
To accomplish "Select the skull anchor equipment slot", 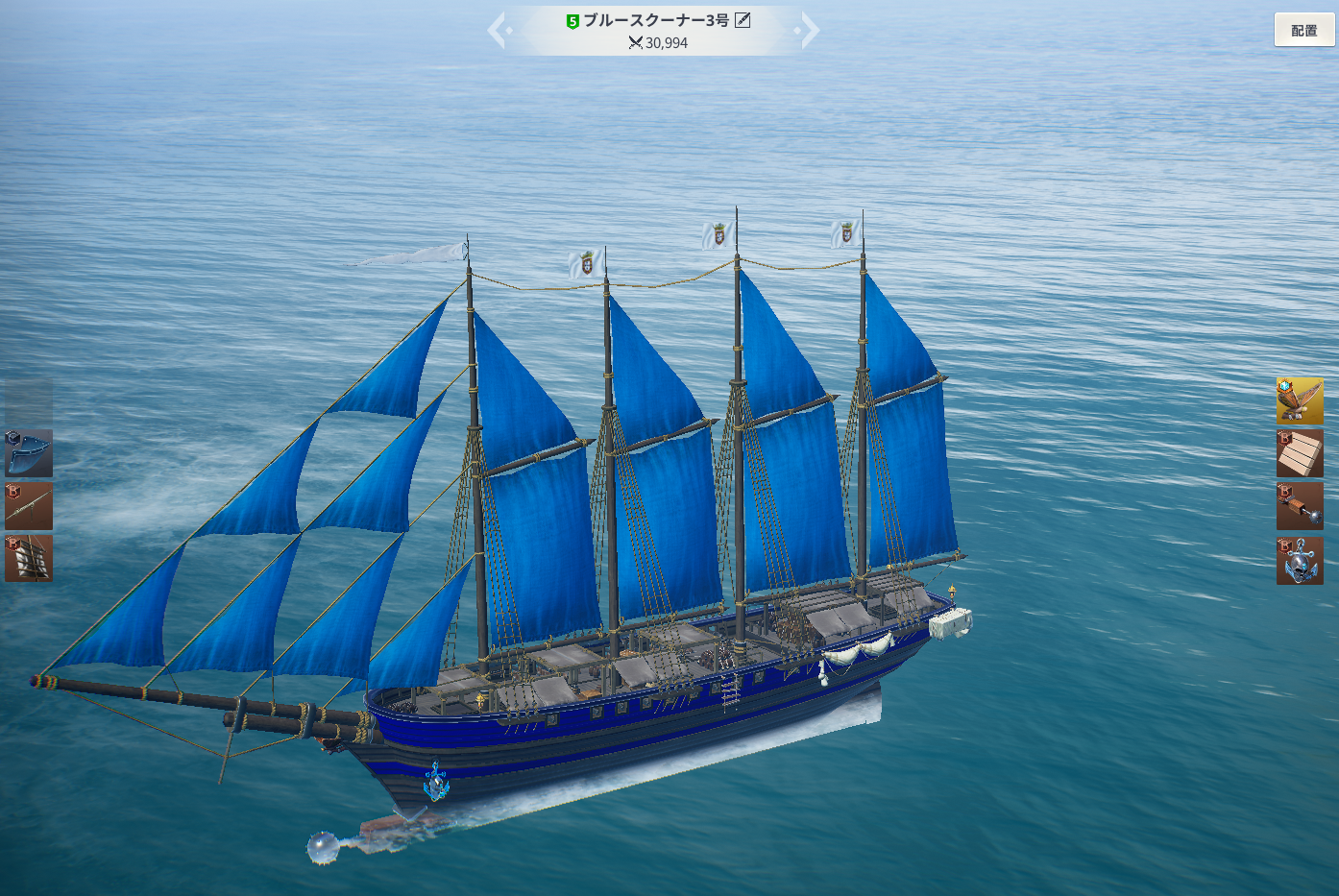I will coord(1300,560).
